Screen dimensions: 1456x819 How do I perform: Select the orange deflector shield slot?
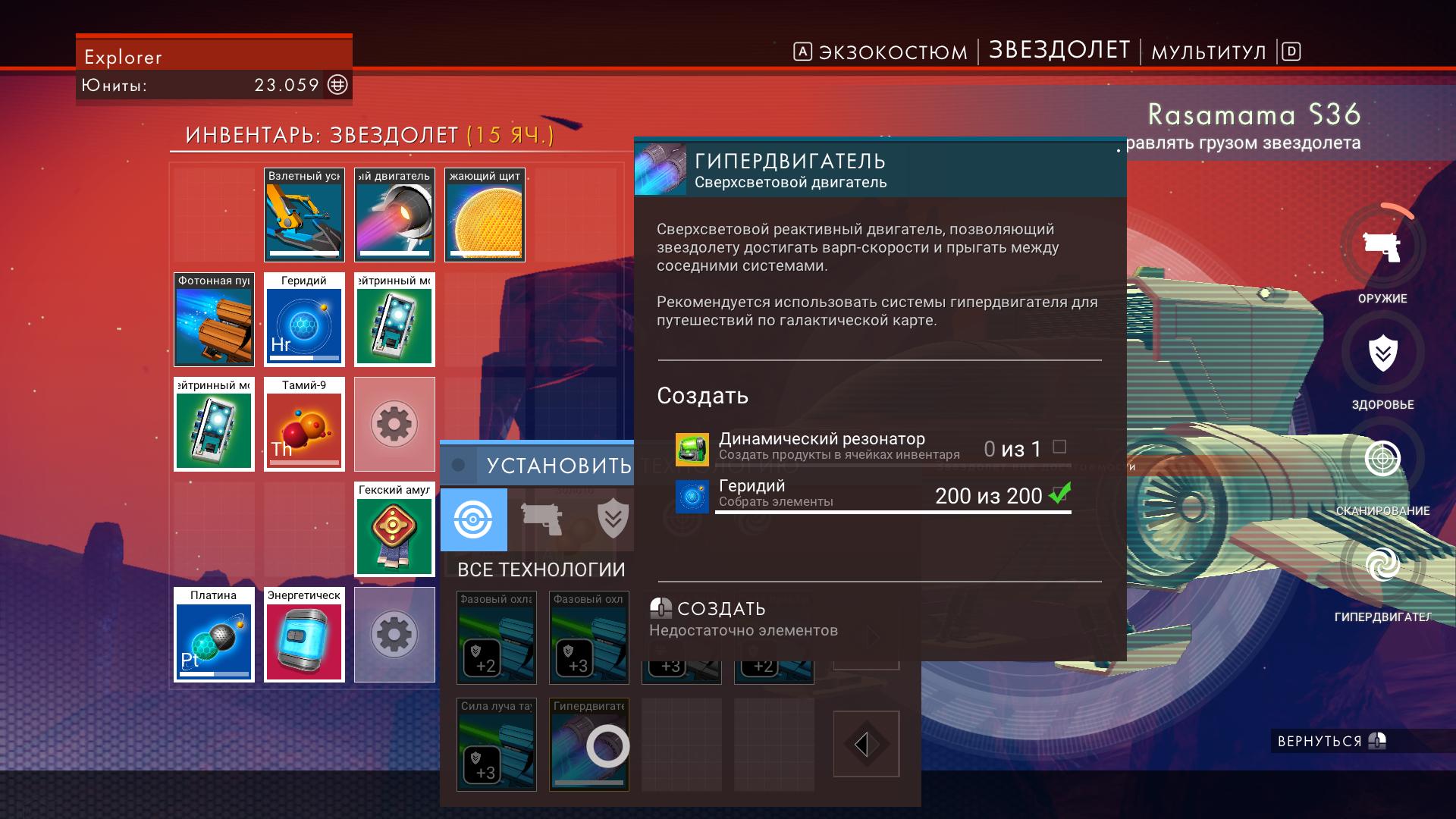click(485, 215)
